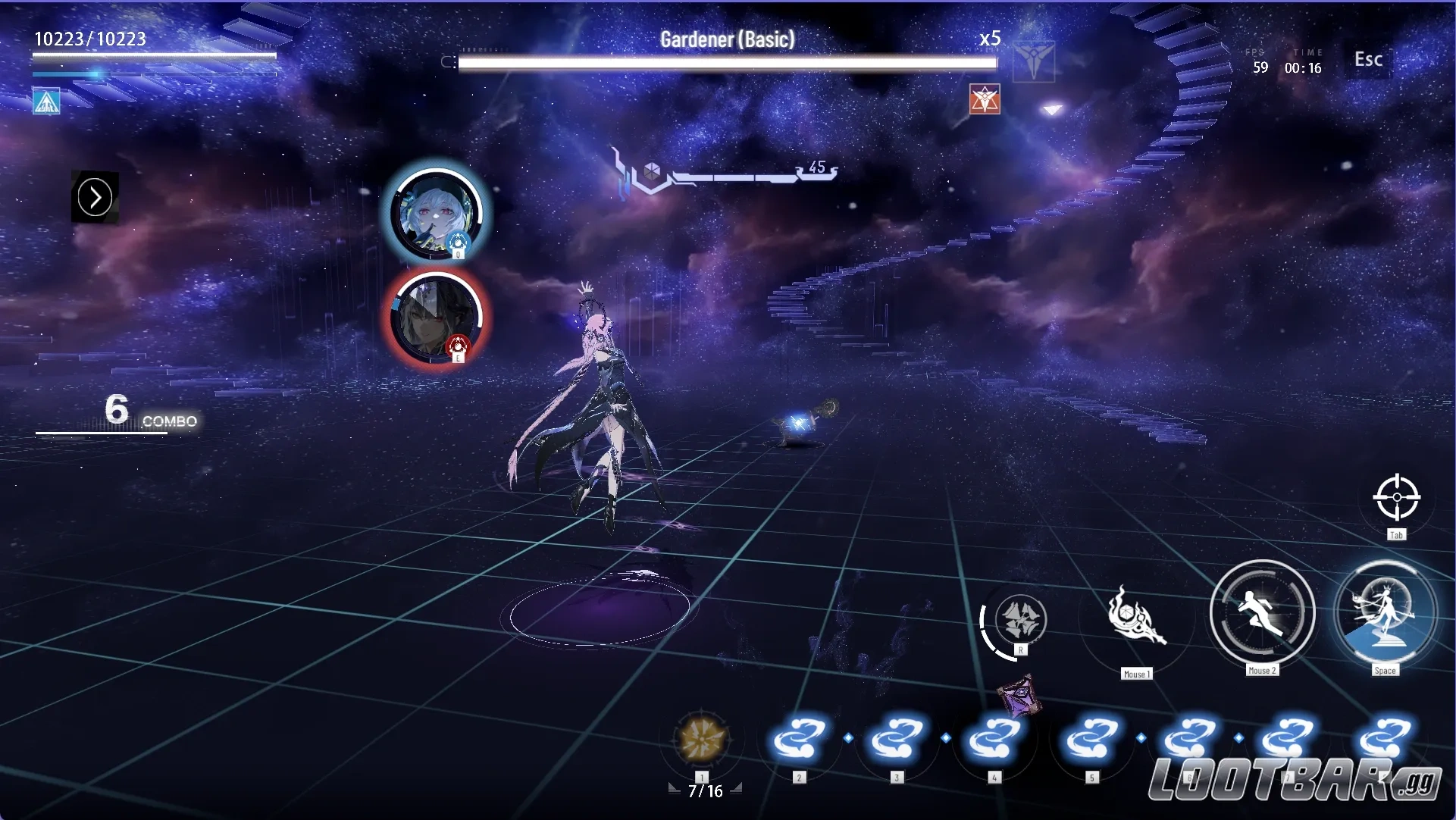Toggle the blue buff icon under the HP bar

pos(45,100)
